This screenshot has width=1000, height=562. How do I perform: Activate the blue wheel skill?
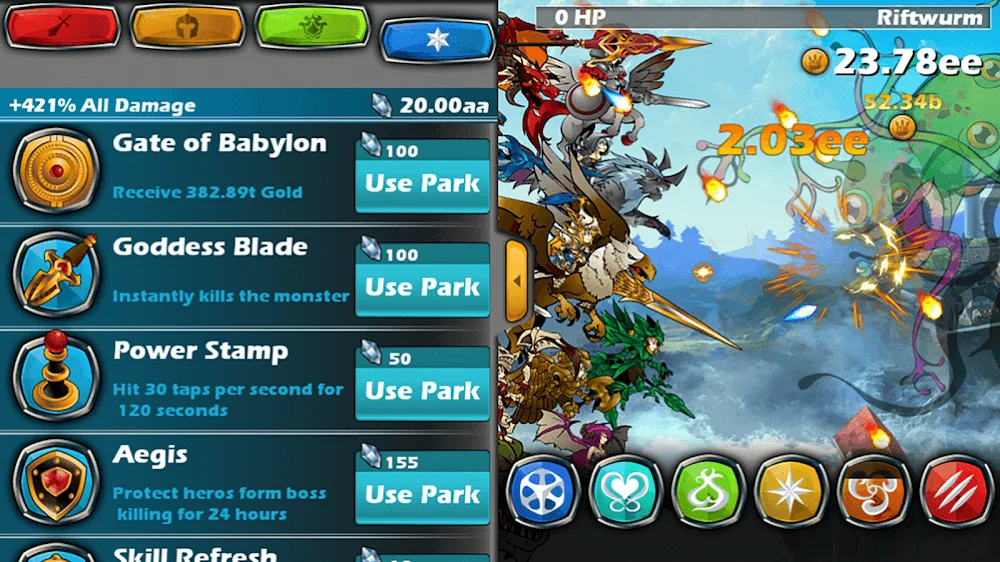click(x=544, y=491)
